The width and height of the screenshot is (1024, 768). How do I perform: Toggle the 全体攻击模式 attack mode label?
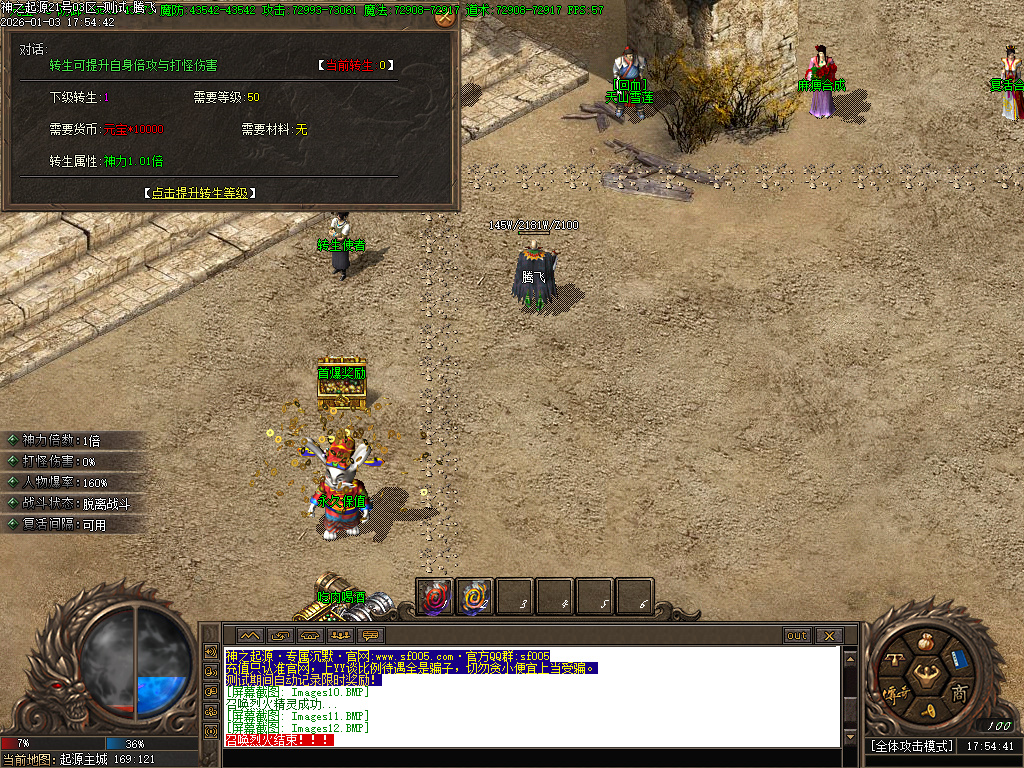pos(910,746)
